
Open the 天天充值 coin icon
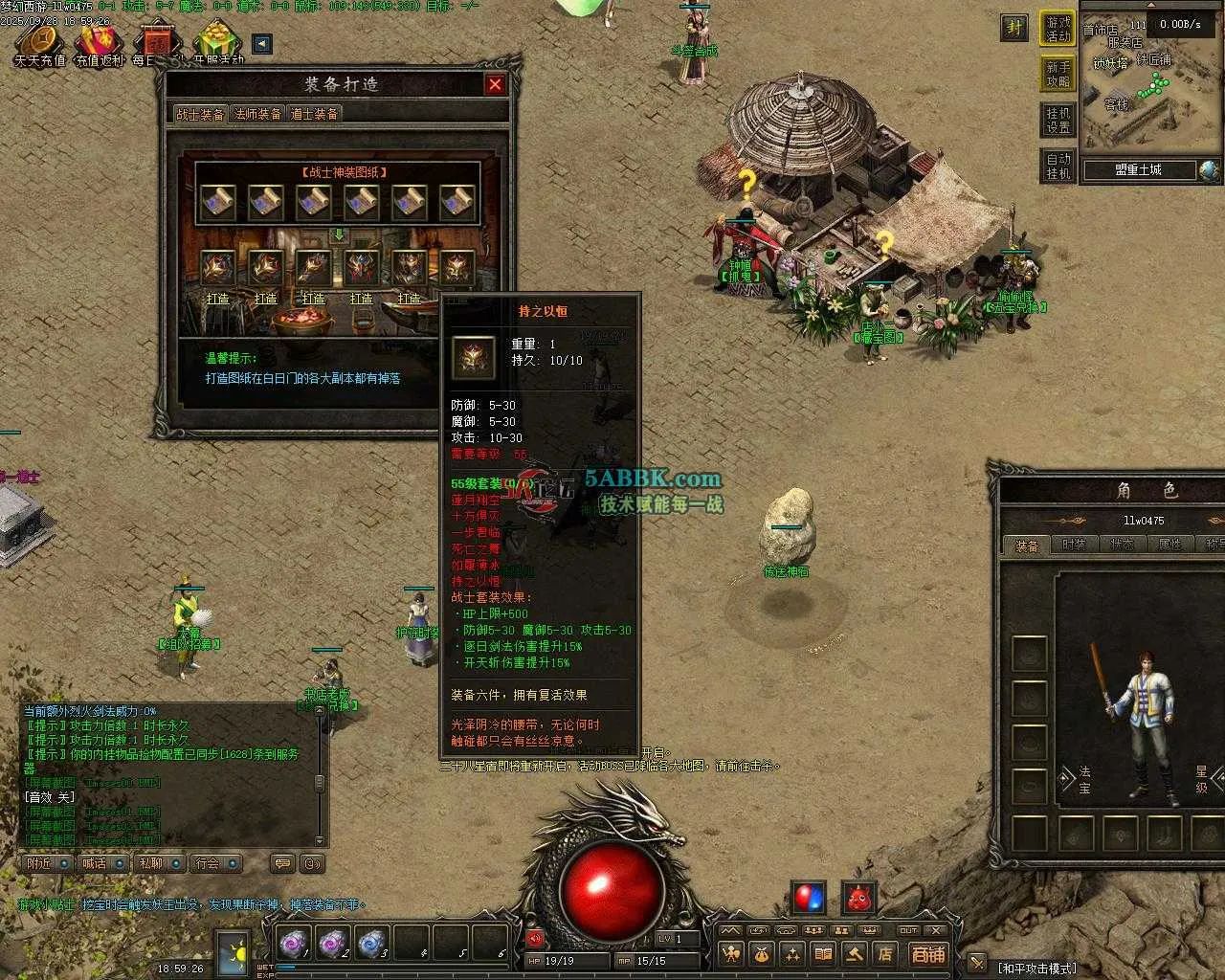pyautogui.click(x=39, y=44)
